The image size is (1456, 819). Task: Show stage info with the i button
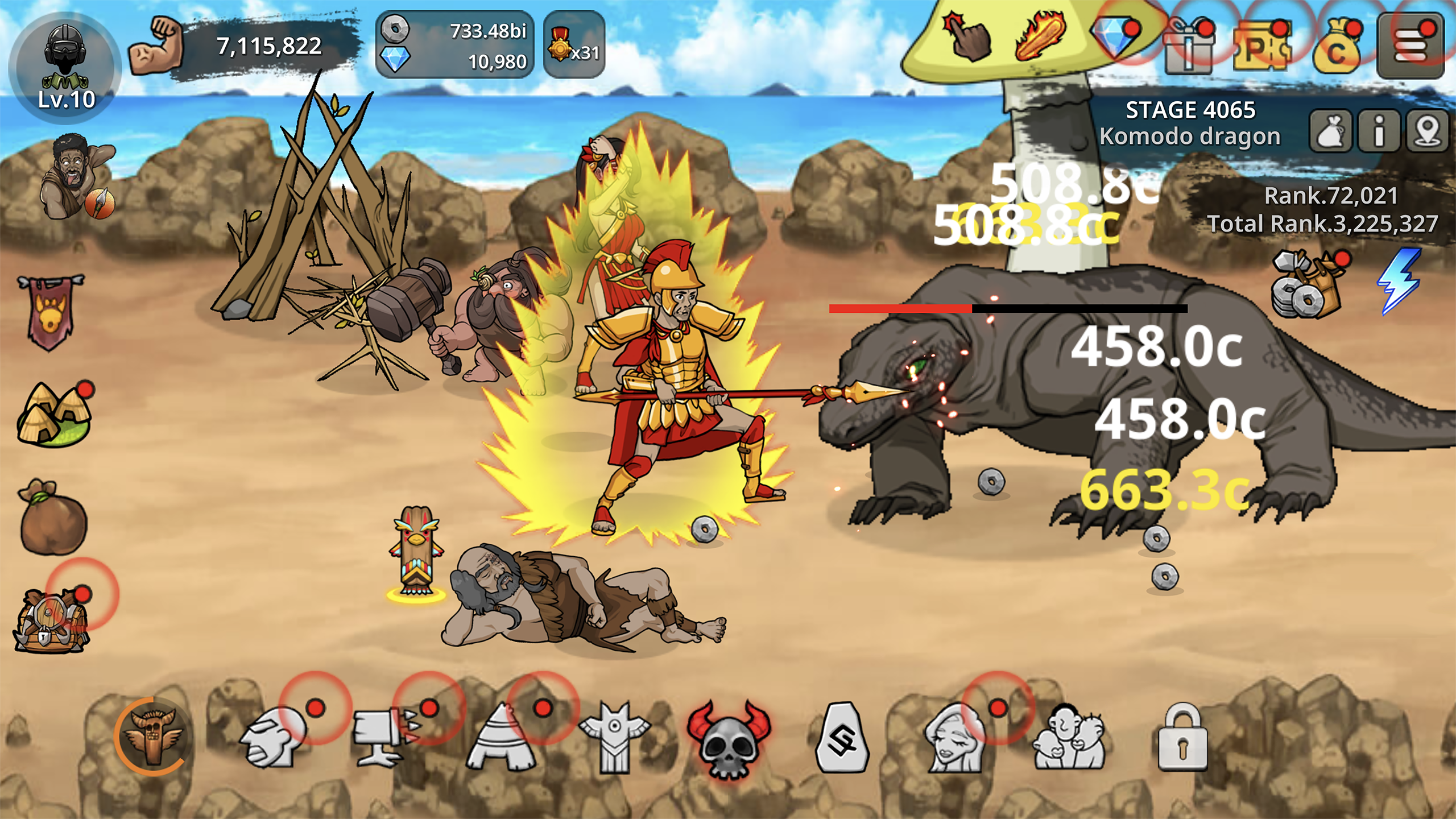point(1379,132)
